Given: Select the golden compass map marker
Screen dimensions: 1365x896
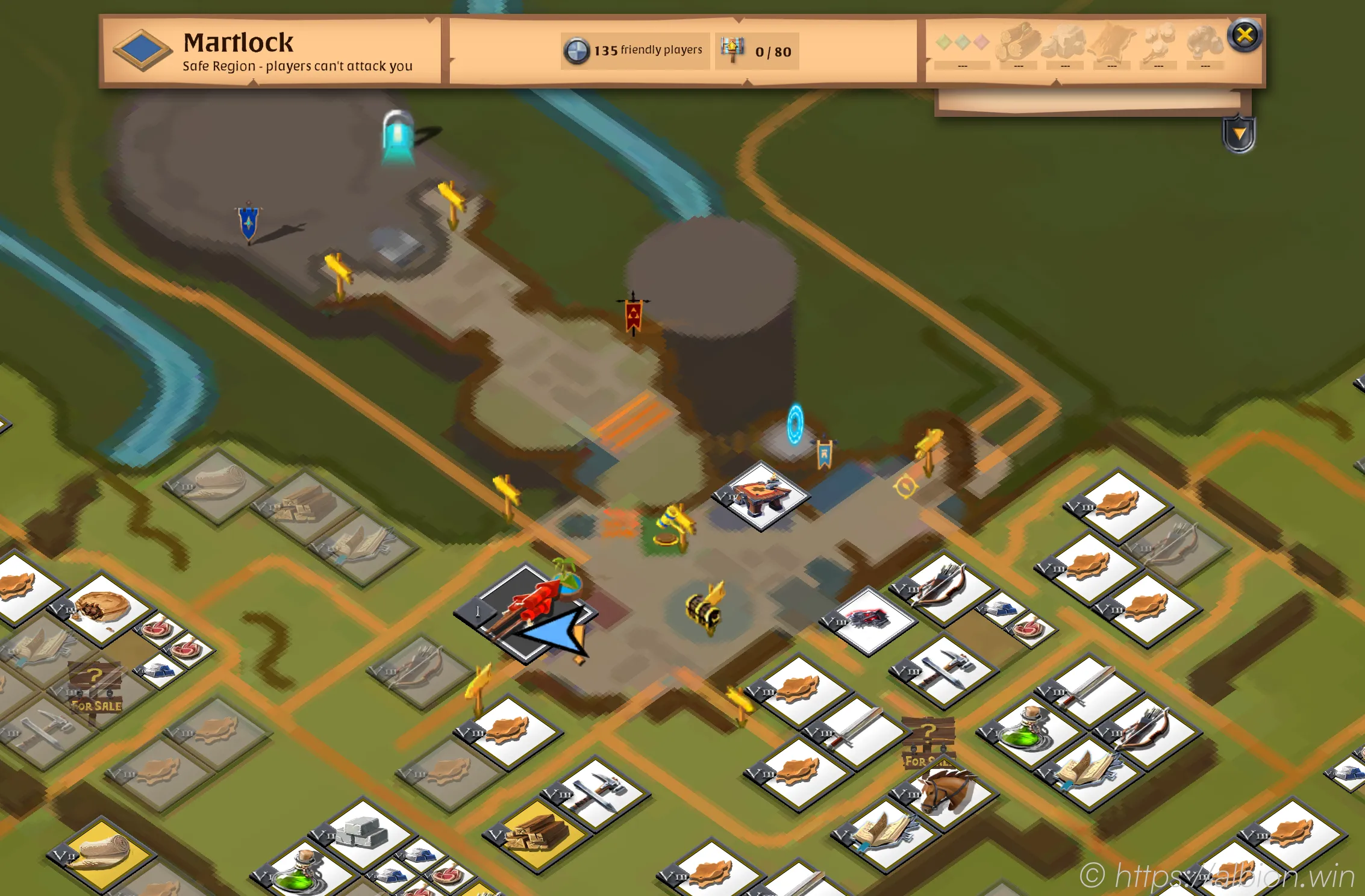Looking at the screenshot, I should [x=905, y=486].
